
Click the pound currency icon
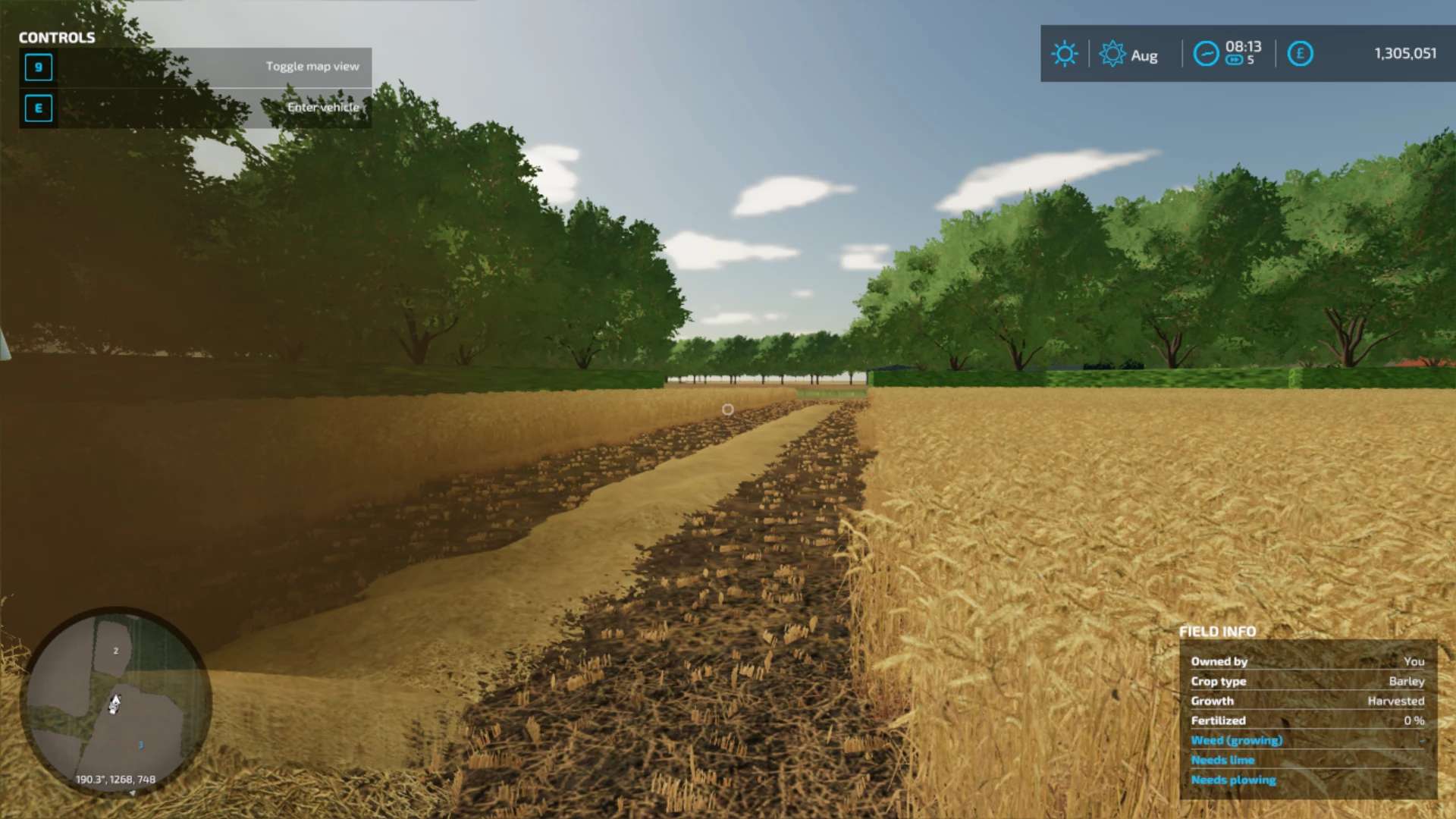pos(1300,54)
